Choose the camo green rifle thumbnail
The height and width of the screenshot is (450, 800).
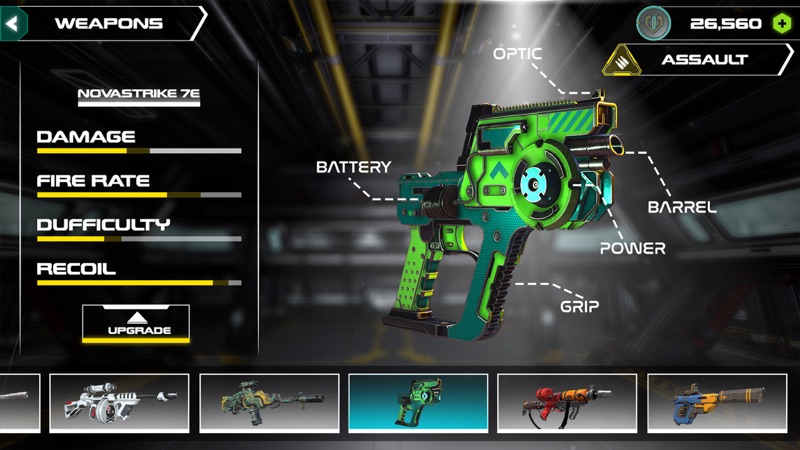268,403
